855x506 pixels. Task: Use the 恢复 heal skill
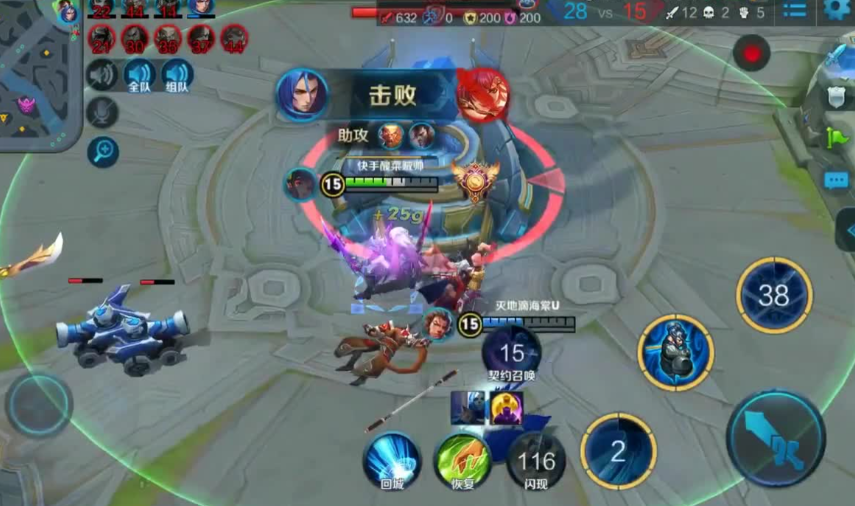pyautogui.click(x=462, y=461)
